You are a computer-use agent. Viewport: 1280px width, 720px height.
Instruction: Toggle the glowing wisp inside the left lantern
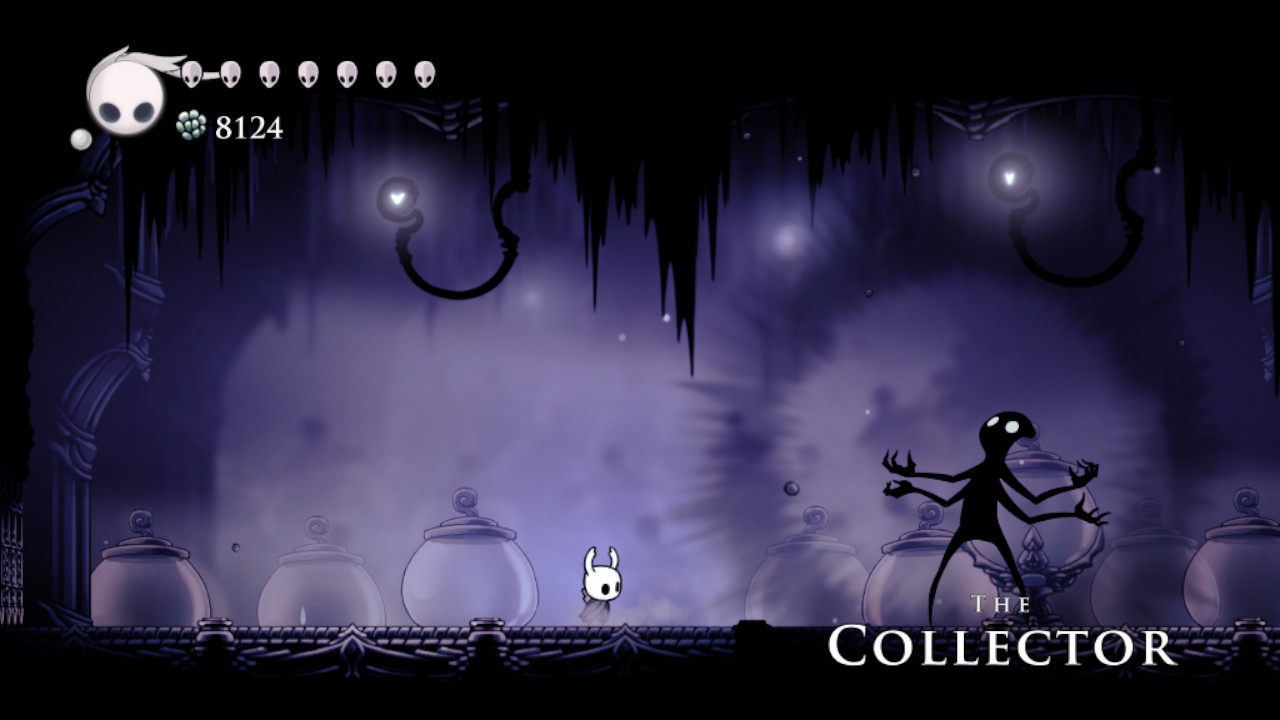coord(397,197)
